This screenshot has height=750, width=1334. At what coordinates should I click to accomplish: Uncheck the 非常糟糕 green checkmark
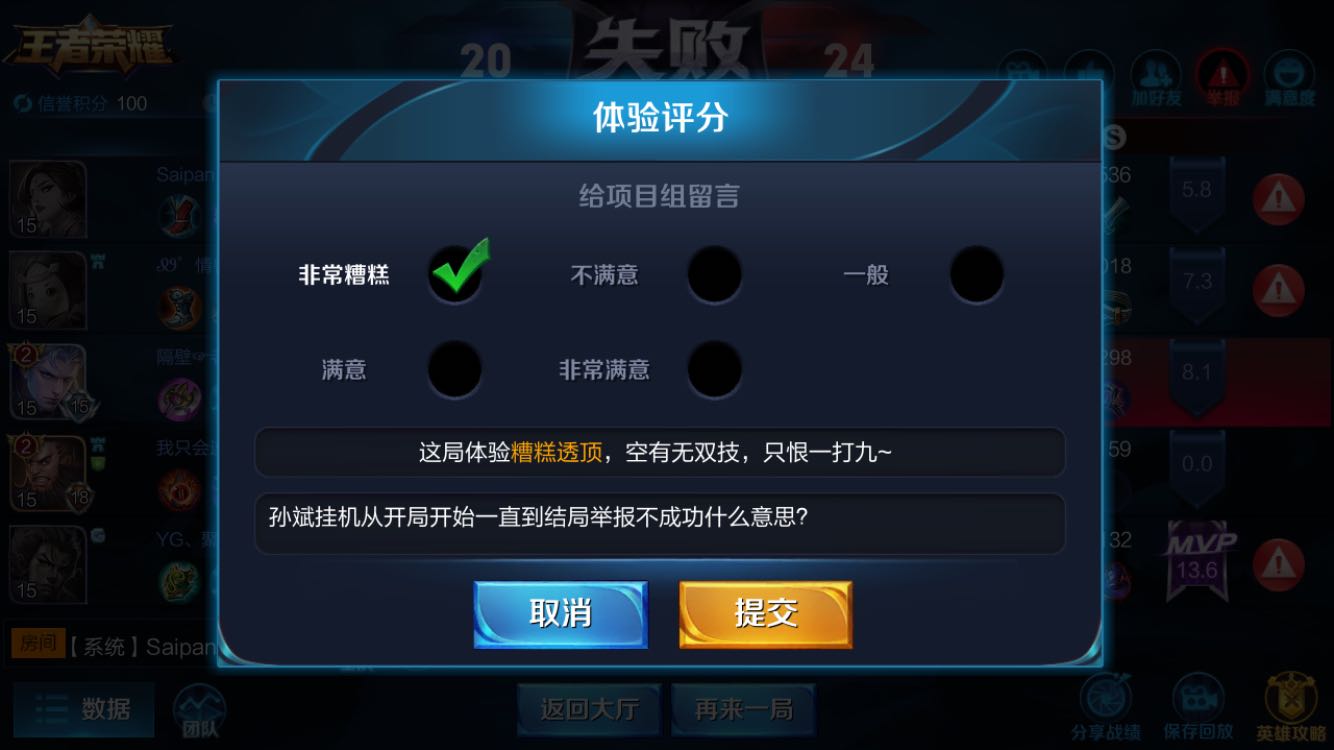click(455, 272)
